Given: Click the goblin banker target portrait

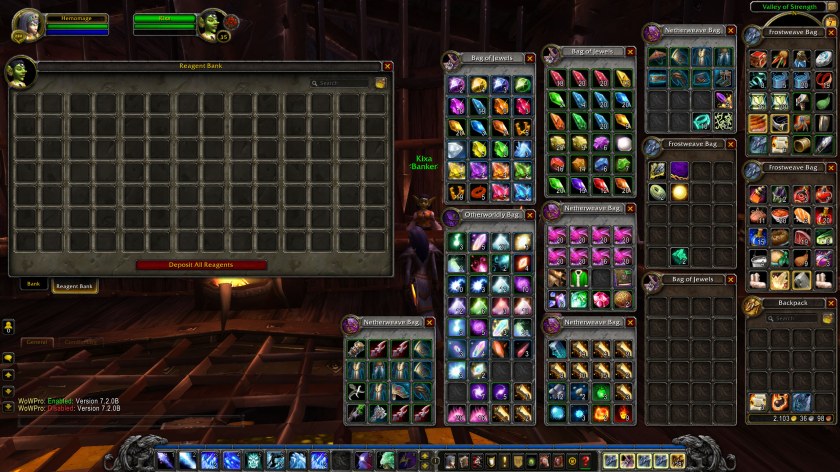Looking at the screenshot, I should (x=212, y=24).
